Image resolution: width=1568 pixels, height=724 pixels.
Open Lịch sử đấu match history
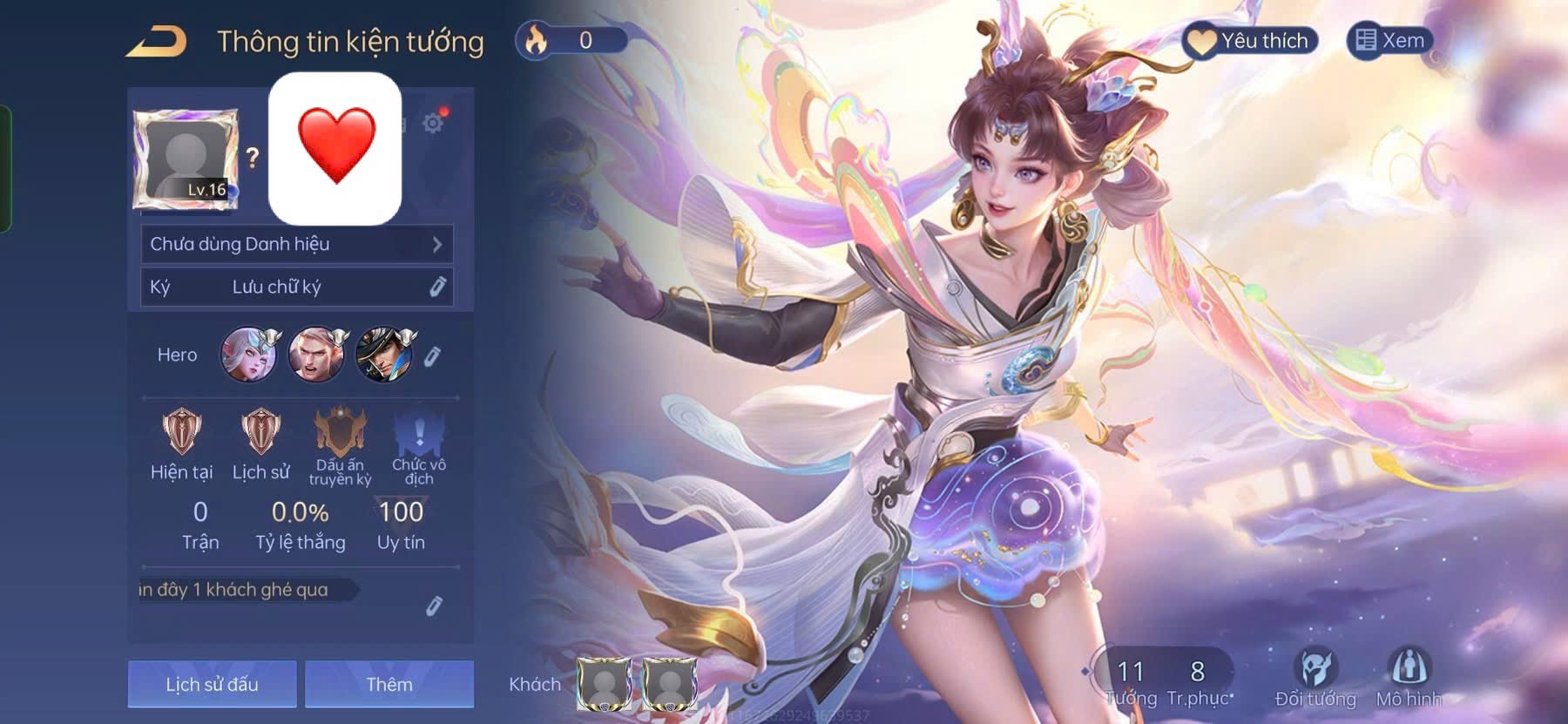213,684
